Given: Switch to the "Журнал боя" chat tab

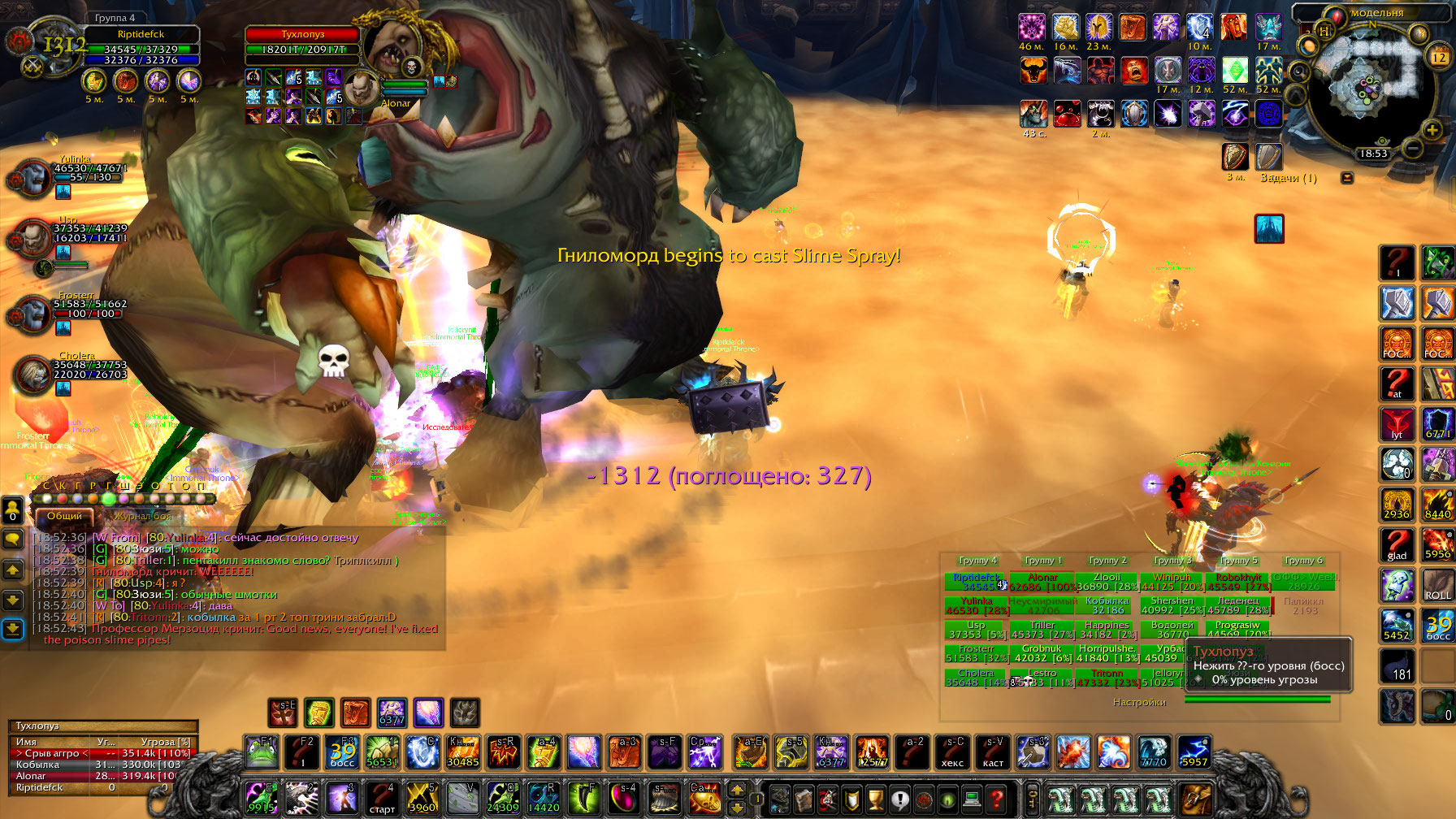Looking at the screenshot, I should [x=143, y=516].
